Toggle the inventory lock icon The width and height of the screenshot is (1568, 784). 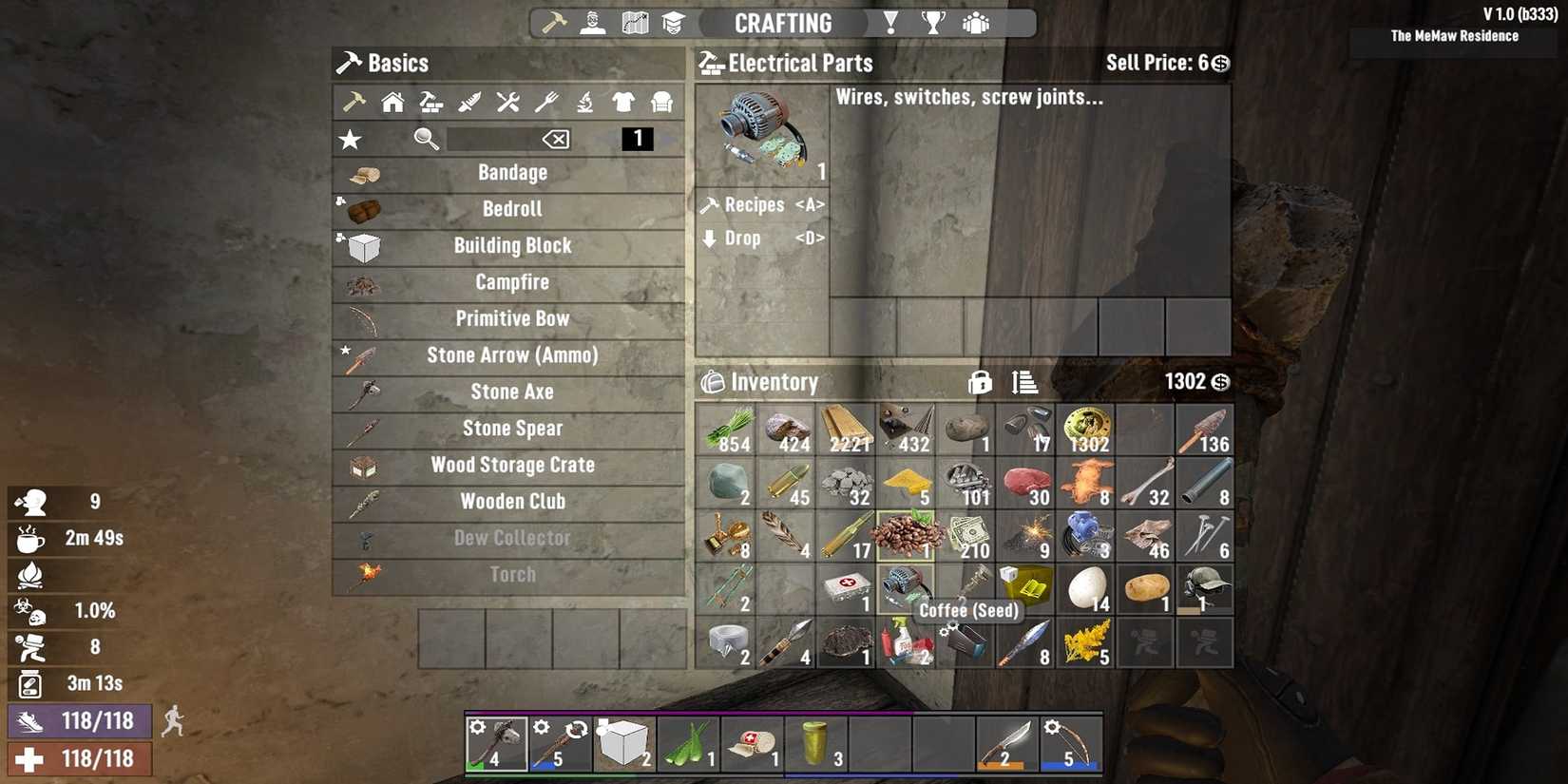(981, 382)
